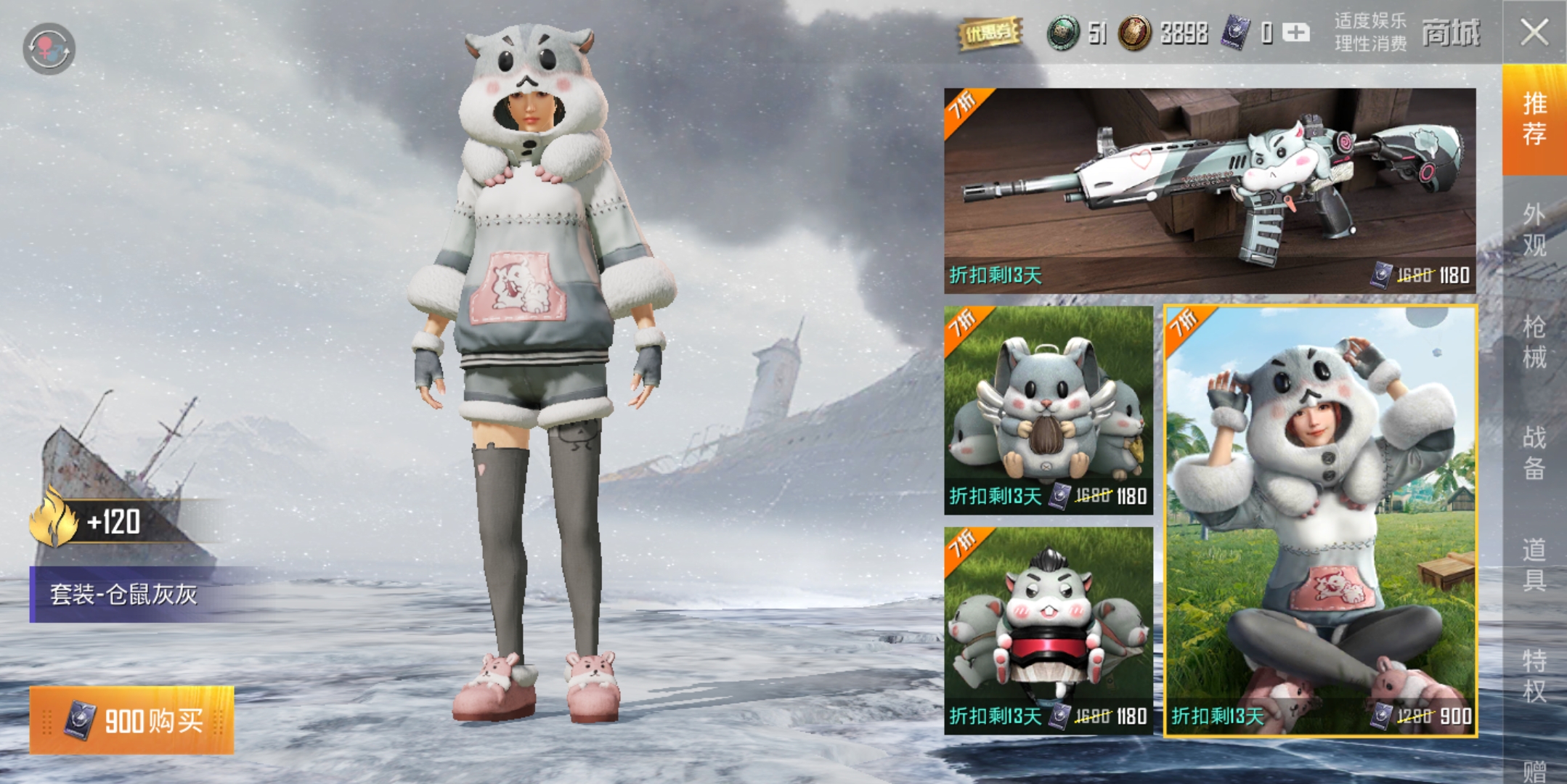Add more currency with the plus button

tap(1296, 33)
